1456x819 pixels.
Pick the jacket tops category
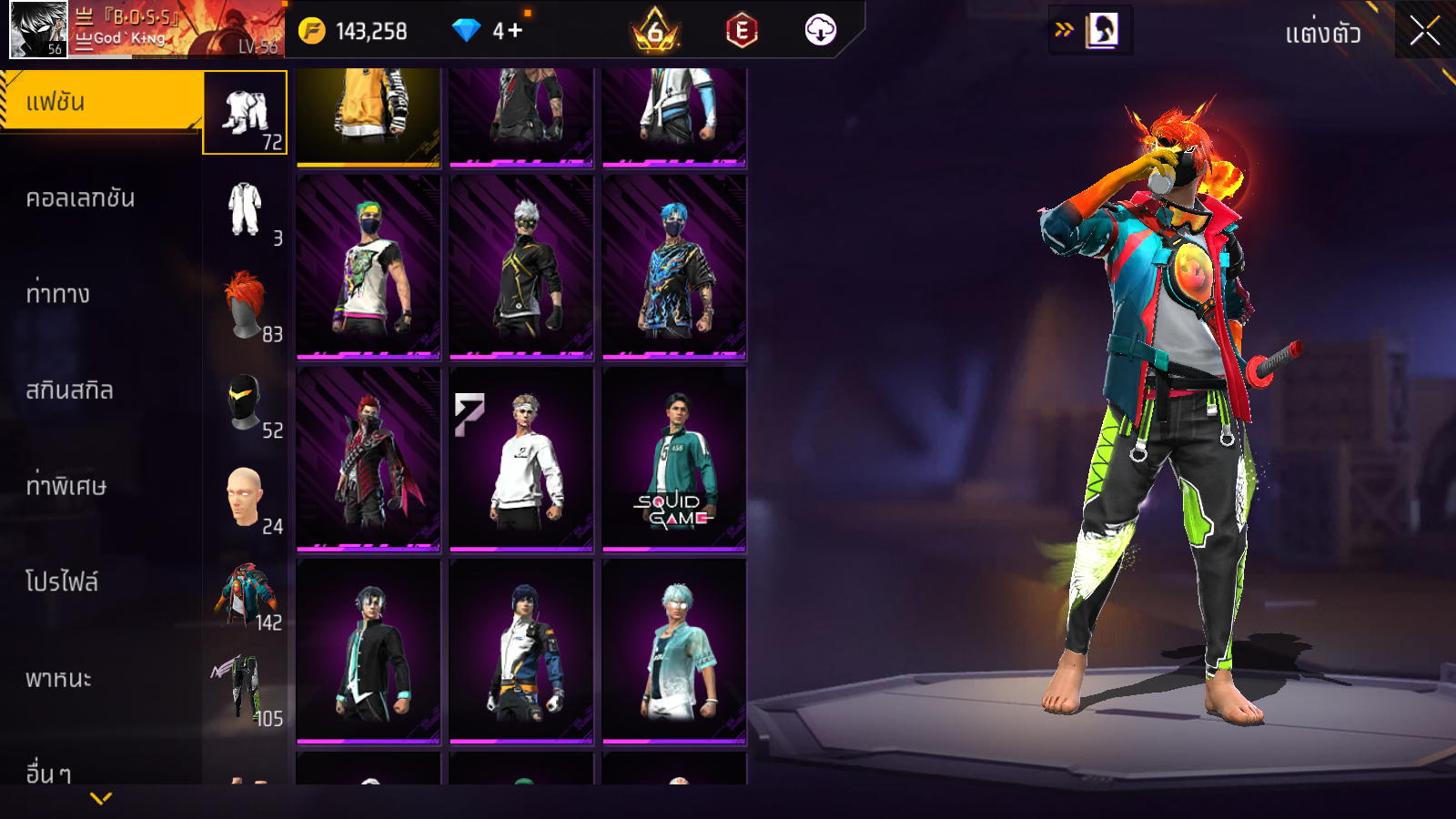coord(245,594)
